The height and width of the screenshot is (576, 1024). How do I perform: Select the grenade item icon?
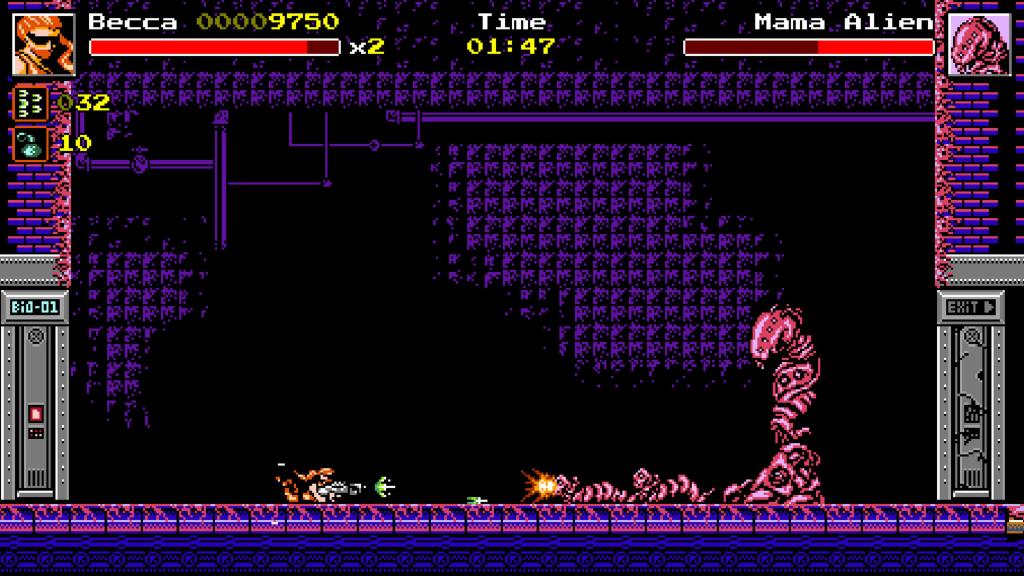(31, 144)
